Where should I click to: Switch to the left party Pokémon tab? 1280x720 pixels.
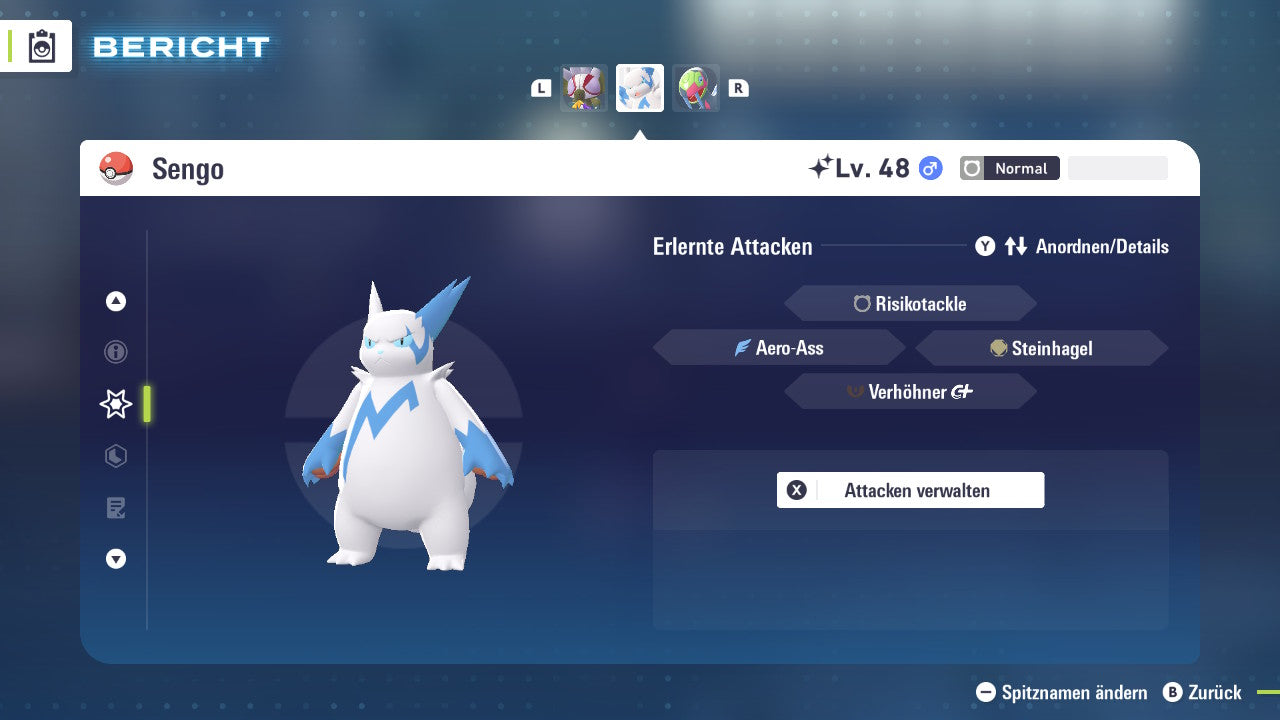[584, 87]
